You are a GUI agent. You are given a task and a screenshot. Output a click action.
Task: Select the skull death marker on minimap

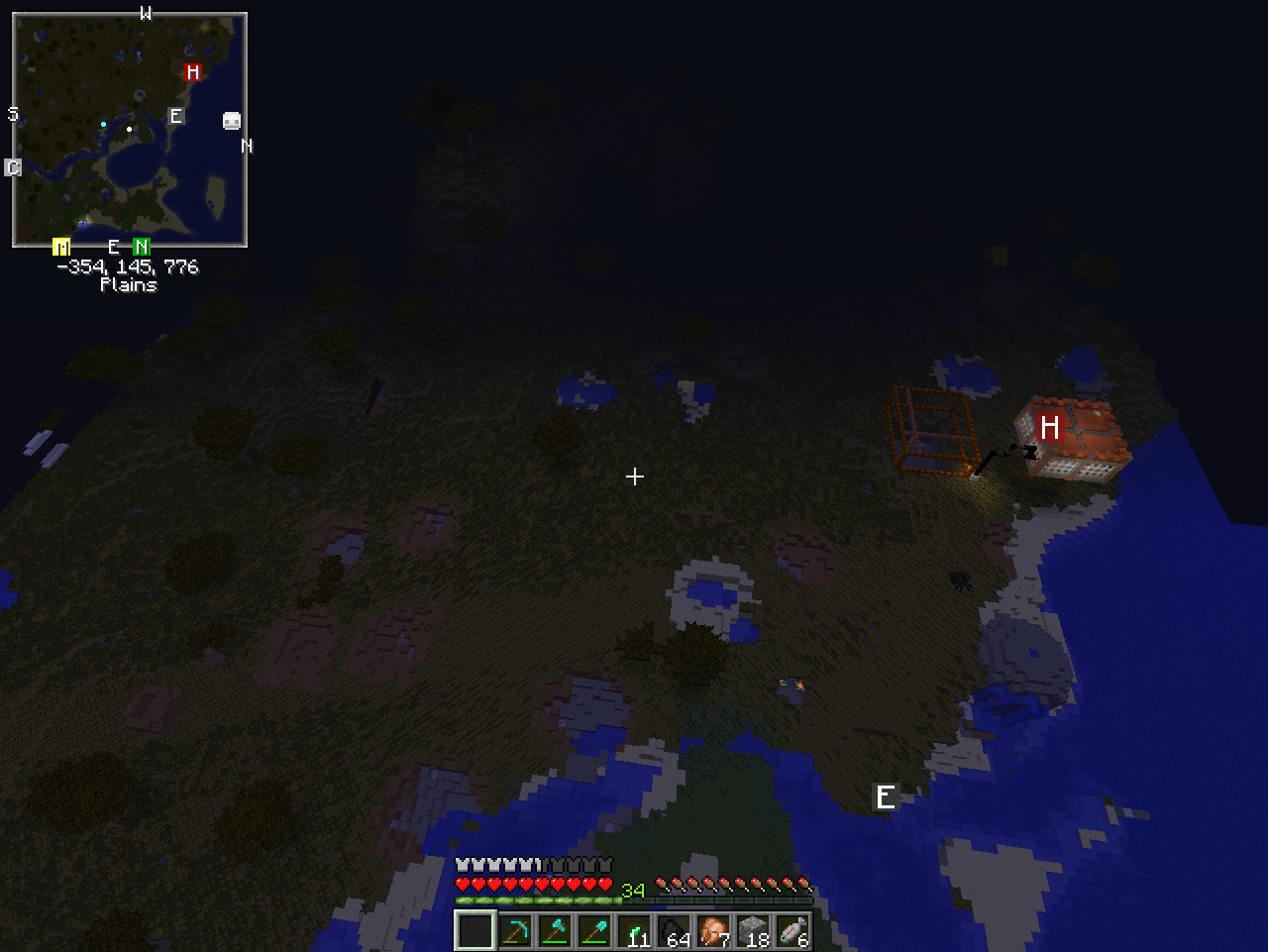[232, 121]
